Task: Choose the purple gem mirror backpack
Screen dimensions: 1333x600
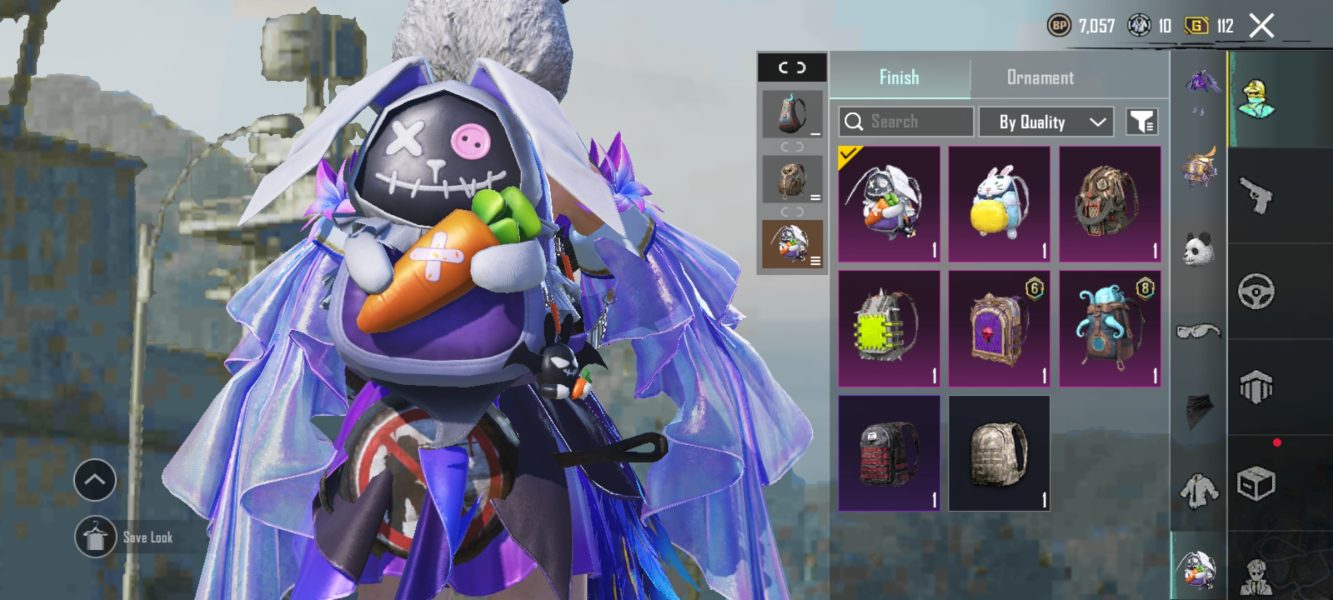Action: pos(999,328)
